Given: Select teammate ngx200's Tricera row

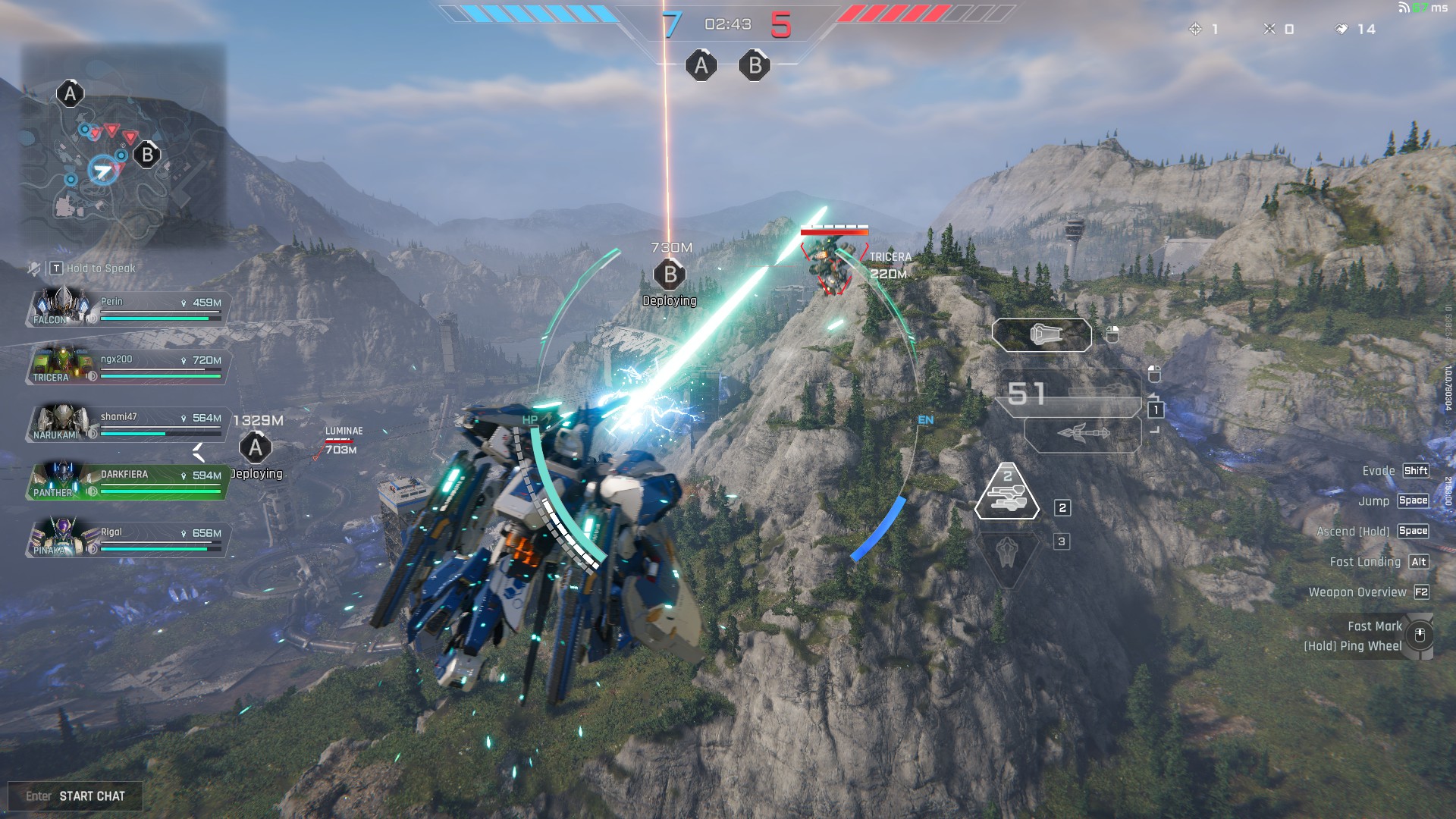Looking at the screenshot, I should (127, 366).
